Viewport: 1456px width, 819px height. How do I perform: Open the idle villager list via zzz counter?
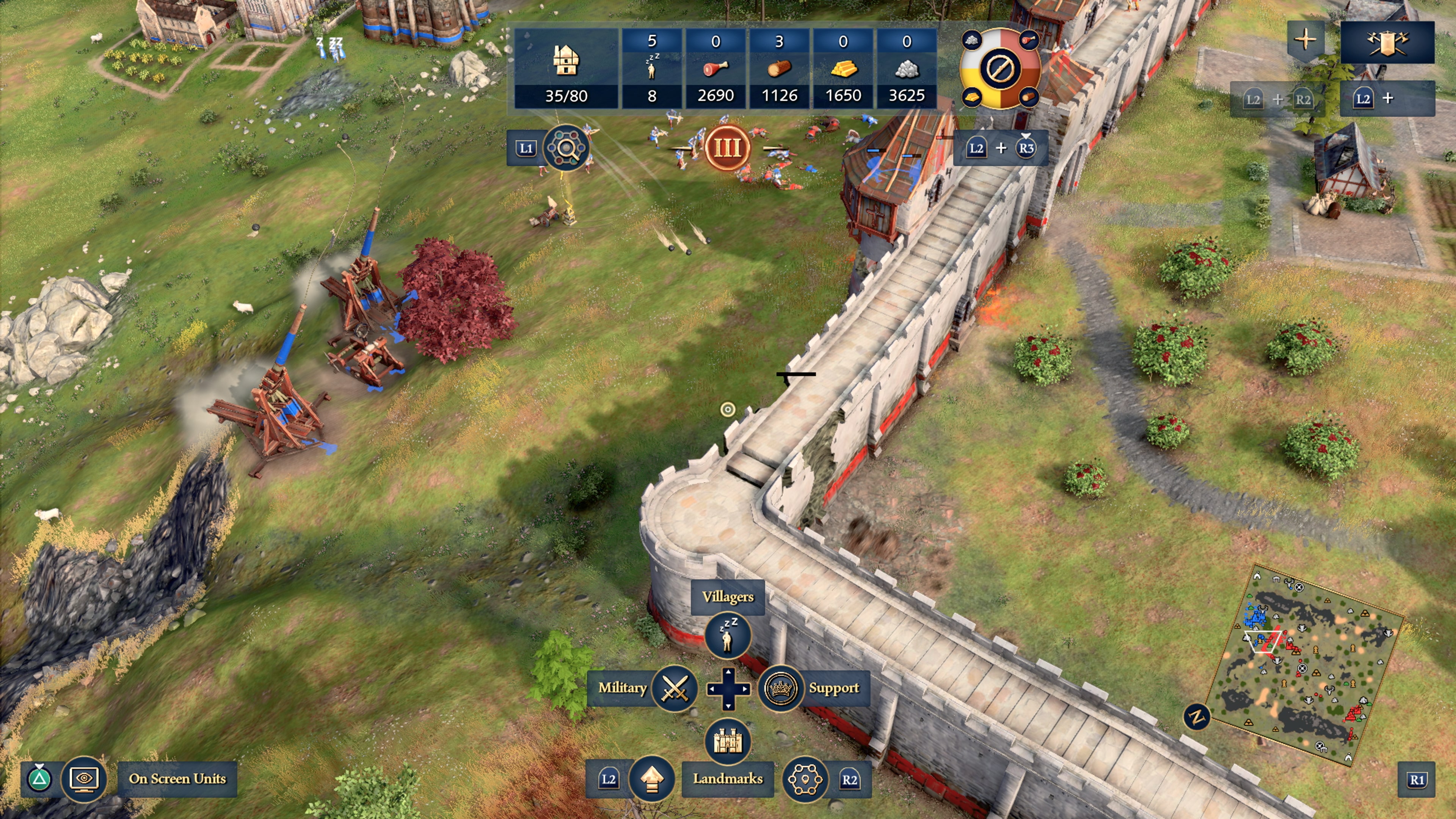point(653,67)
